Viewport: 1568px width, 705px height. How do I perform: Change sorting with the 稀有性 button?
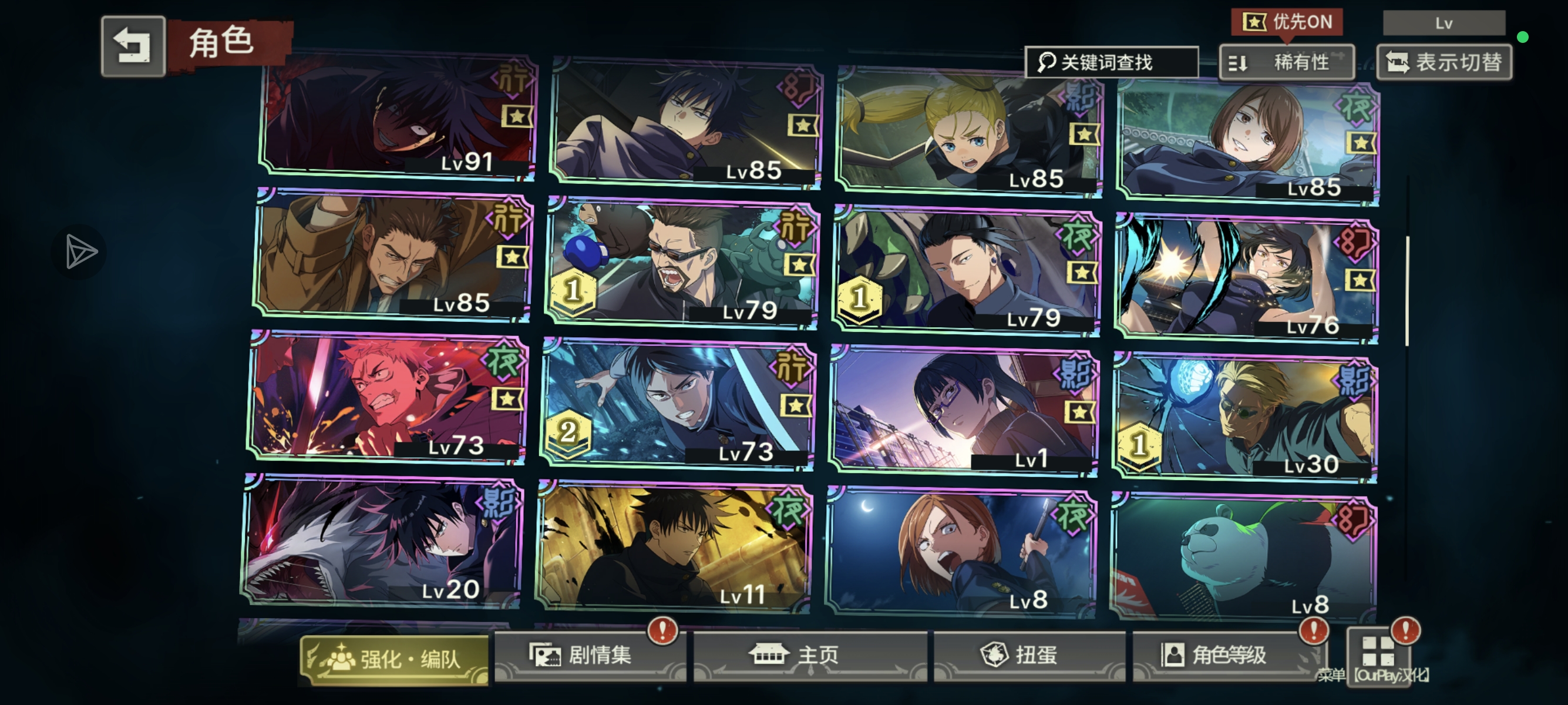coord(1287,62)
